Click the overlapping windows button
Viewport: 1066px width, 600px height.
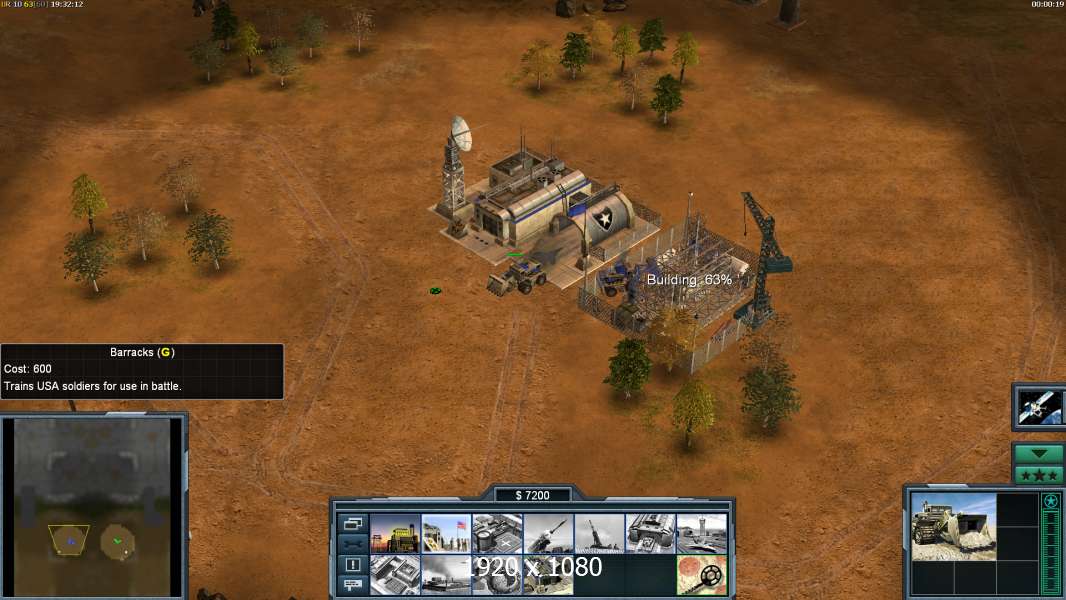pyautogui.click(x=352, y=523)
